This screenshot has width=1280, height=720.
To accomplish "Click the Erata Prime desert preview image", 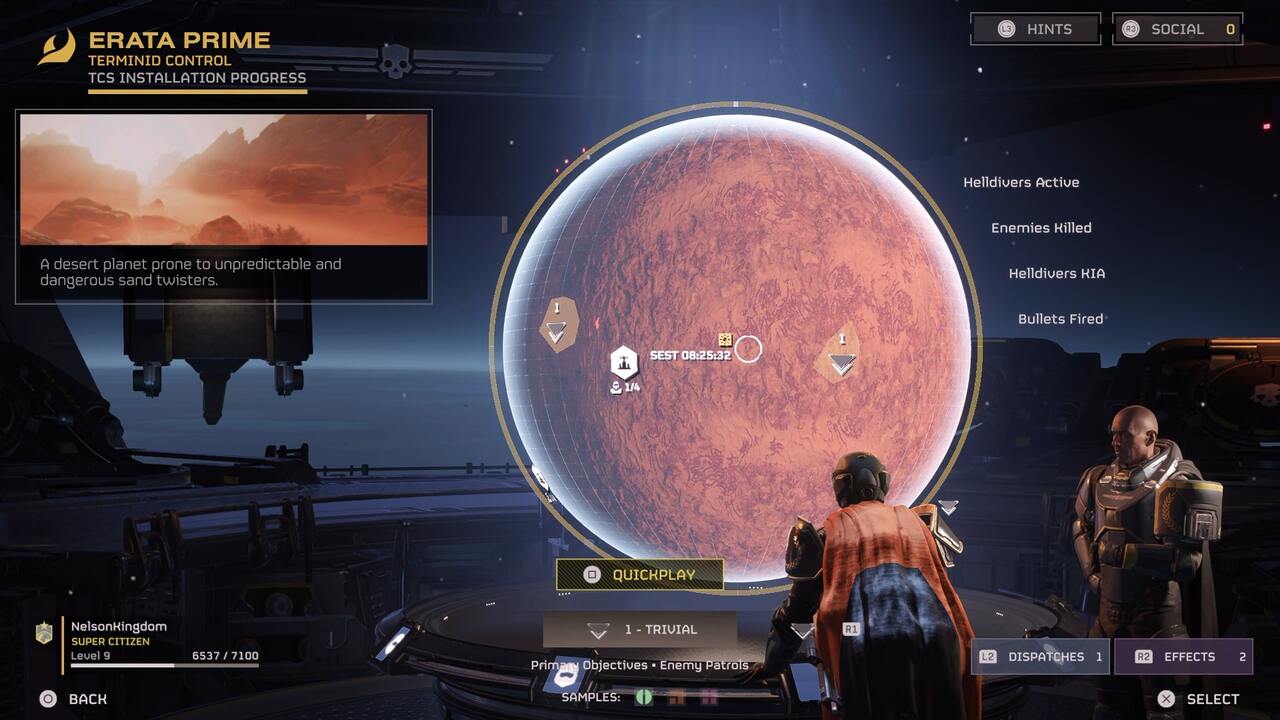I will pos(224,179).
